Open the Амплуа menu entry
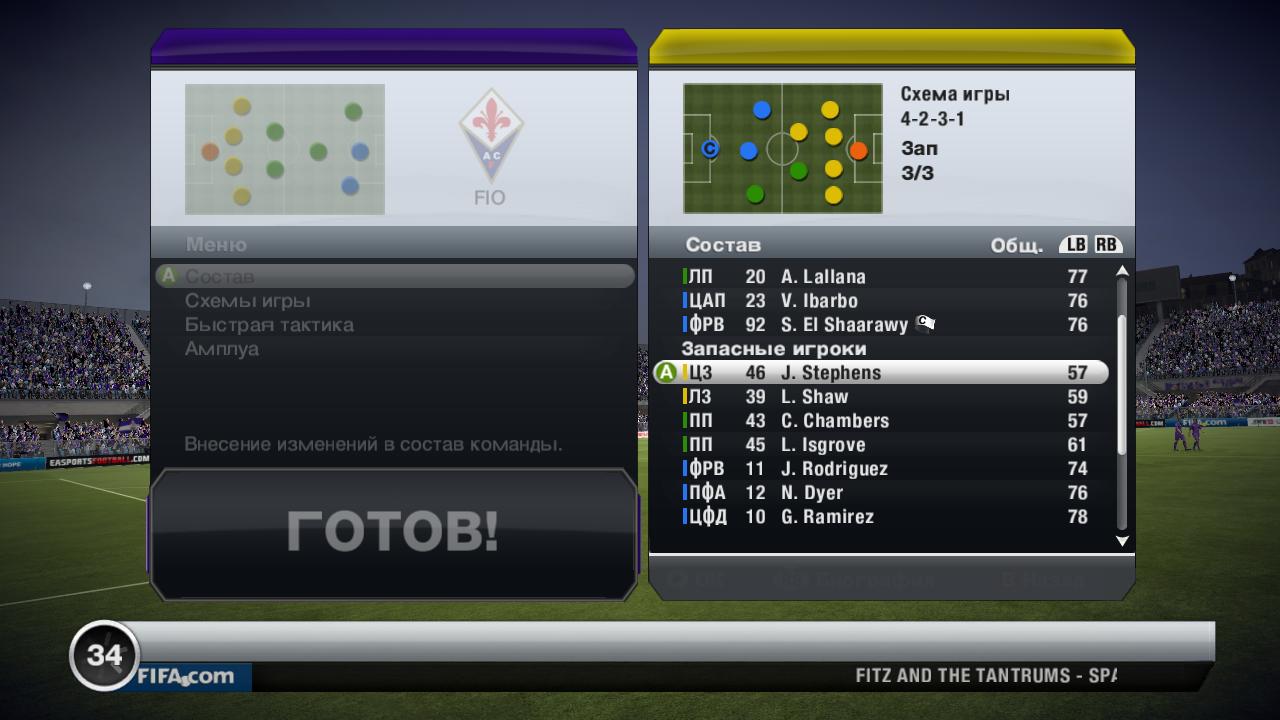Screen dimensions: 1280x720 [x=222, y=348]
